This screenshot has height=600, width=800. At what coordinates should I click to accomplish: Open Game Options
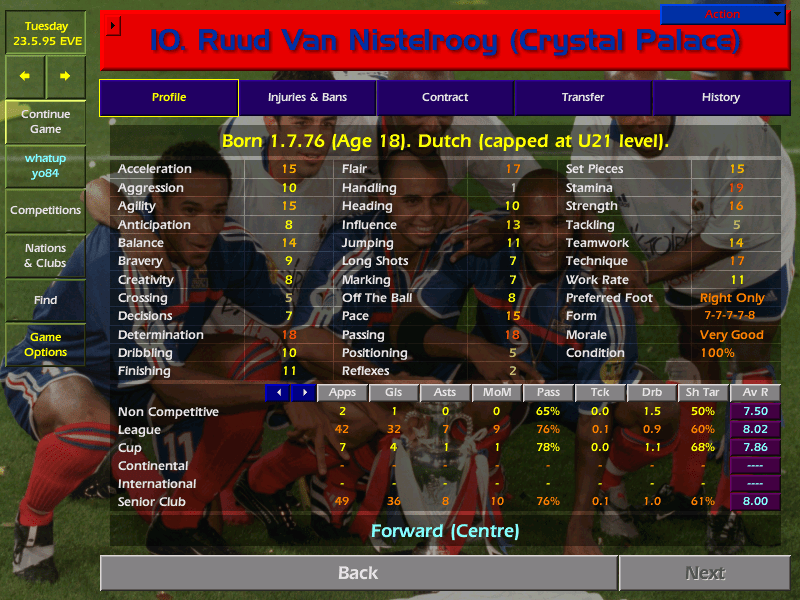tap(45, 345)
